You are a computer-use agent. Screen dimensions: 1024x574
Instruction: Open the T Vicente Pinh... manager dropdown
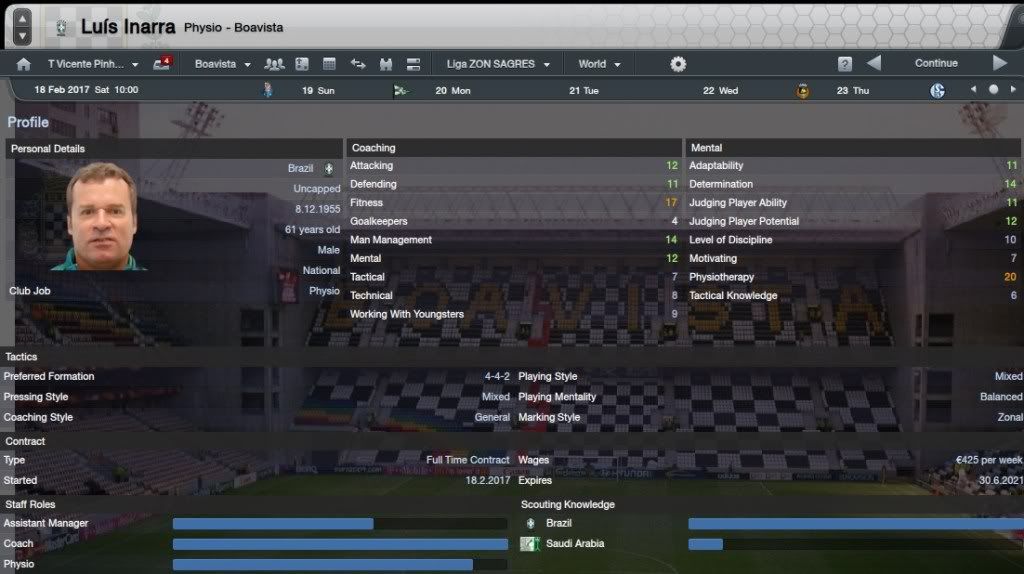click(93, 64)
